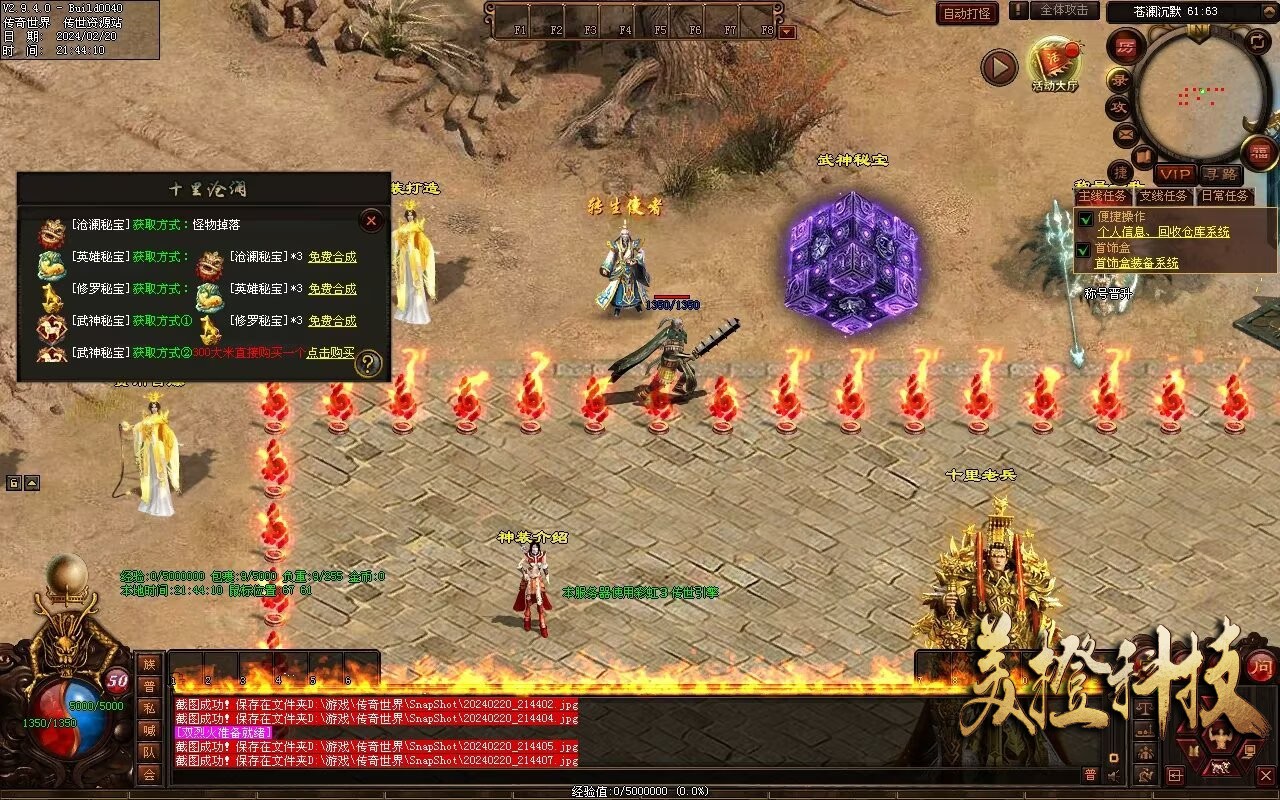The width and height of the screenshot is (1280, 800).
Task: Close the 十里沧澜 info panel
Action: point(371,220)
